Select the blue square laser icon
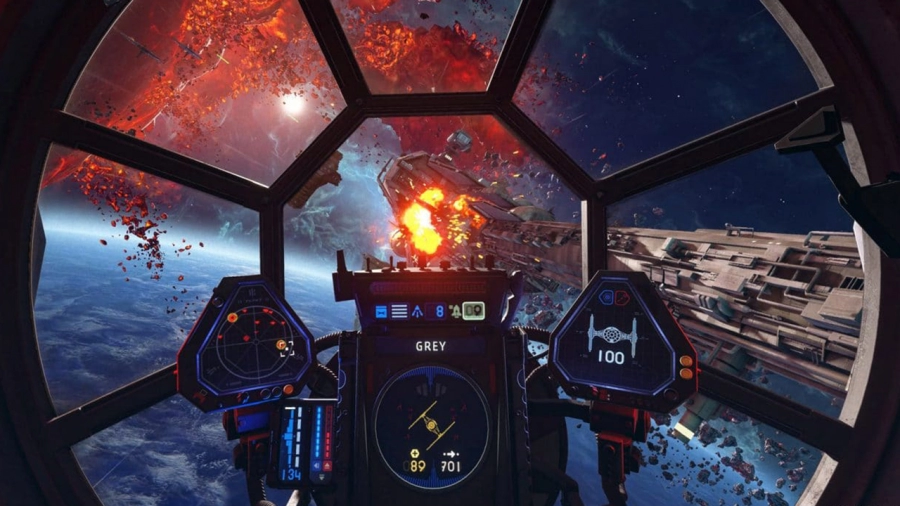Viewport: 900px width, 506px height. [381, 311]
